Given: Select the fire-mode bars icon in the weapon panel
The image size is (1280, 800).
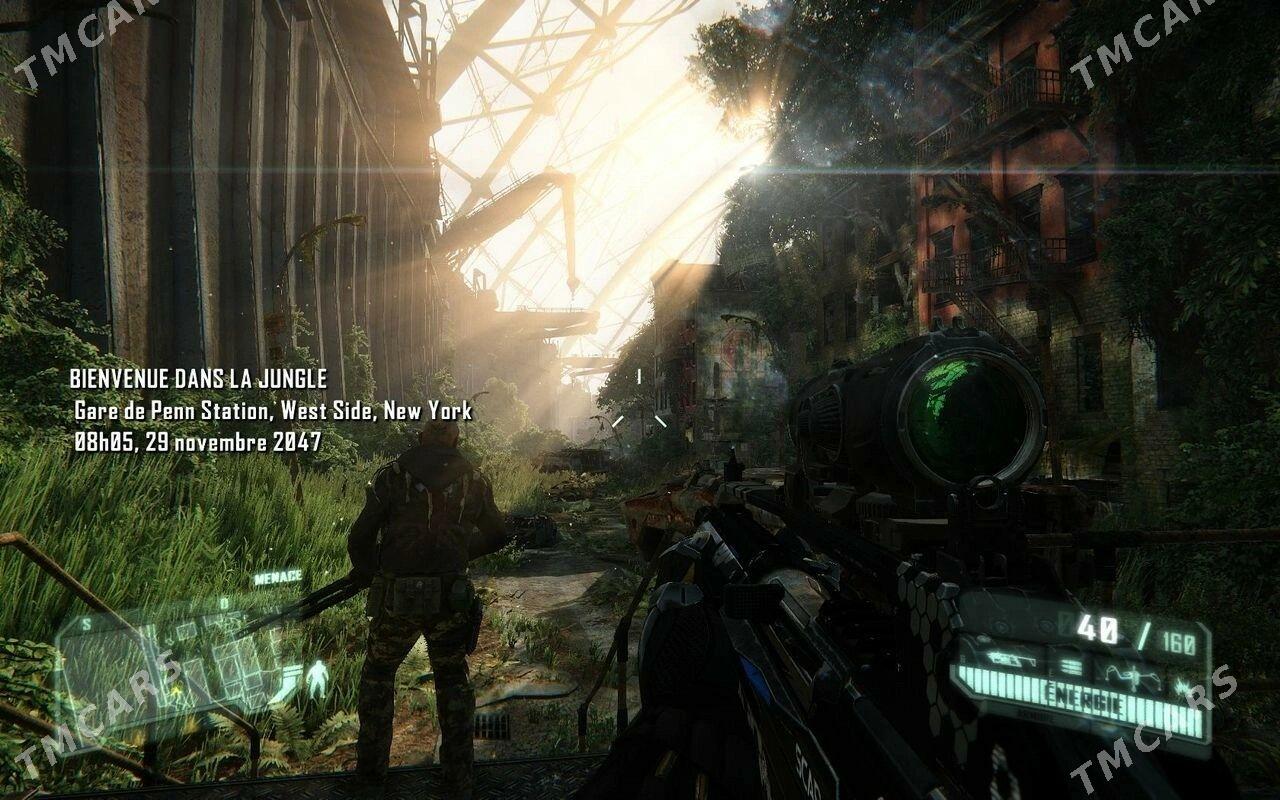Looking at the screenshot, I should [x=1069, y=665].
